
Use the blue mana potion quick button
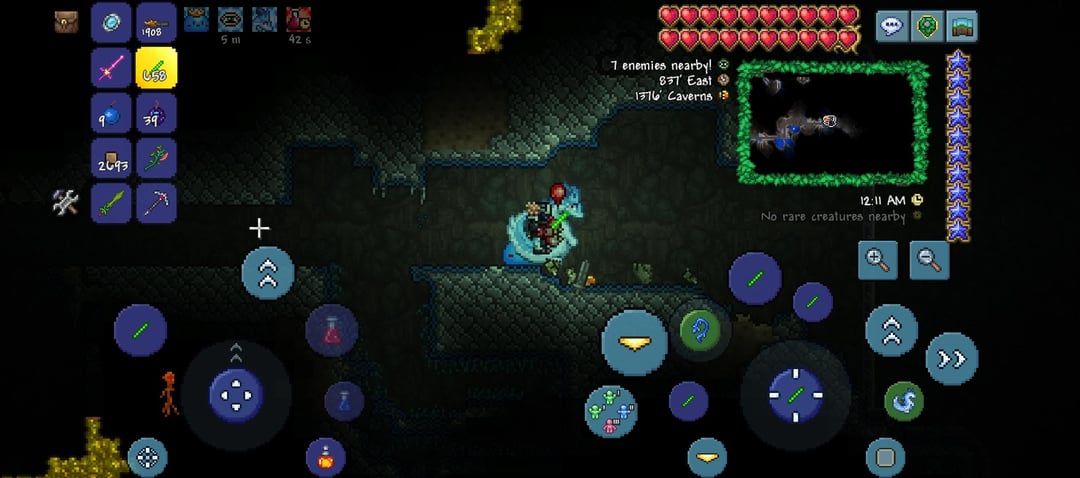(344, 401)
